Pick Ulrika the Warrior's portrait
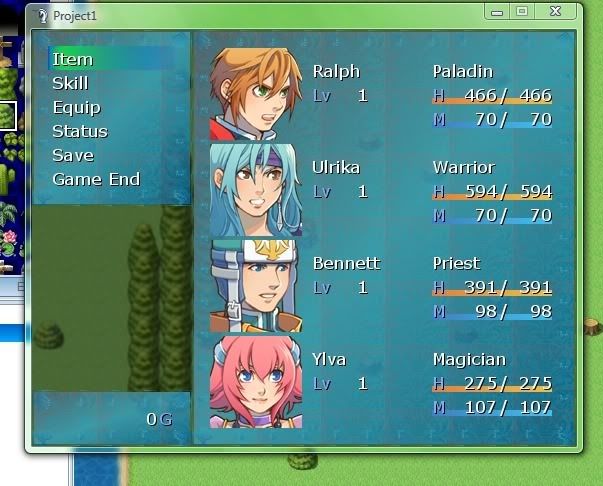 [255, 190]
